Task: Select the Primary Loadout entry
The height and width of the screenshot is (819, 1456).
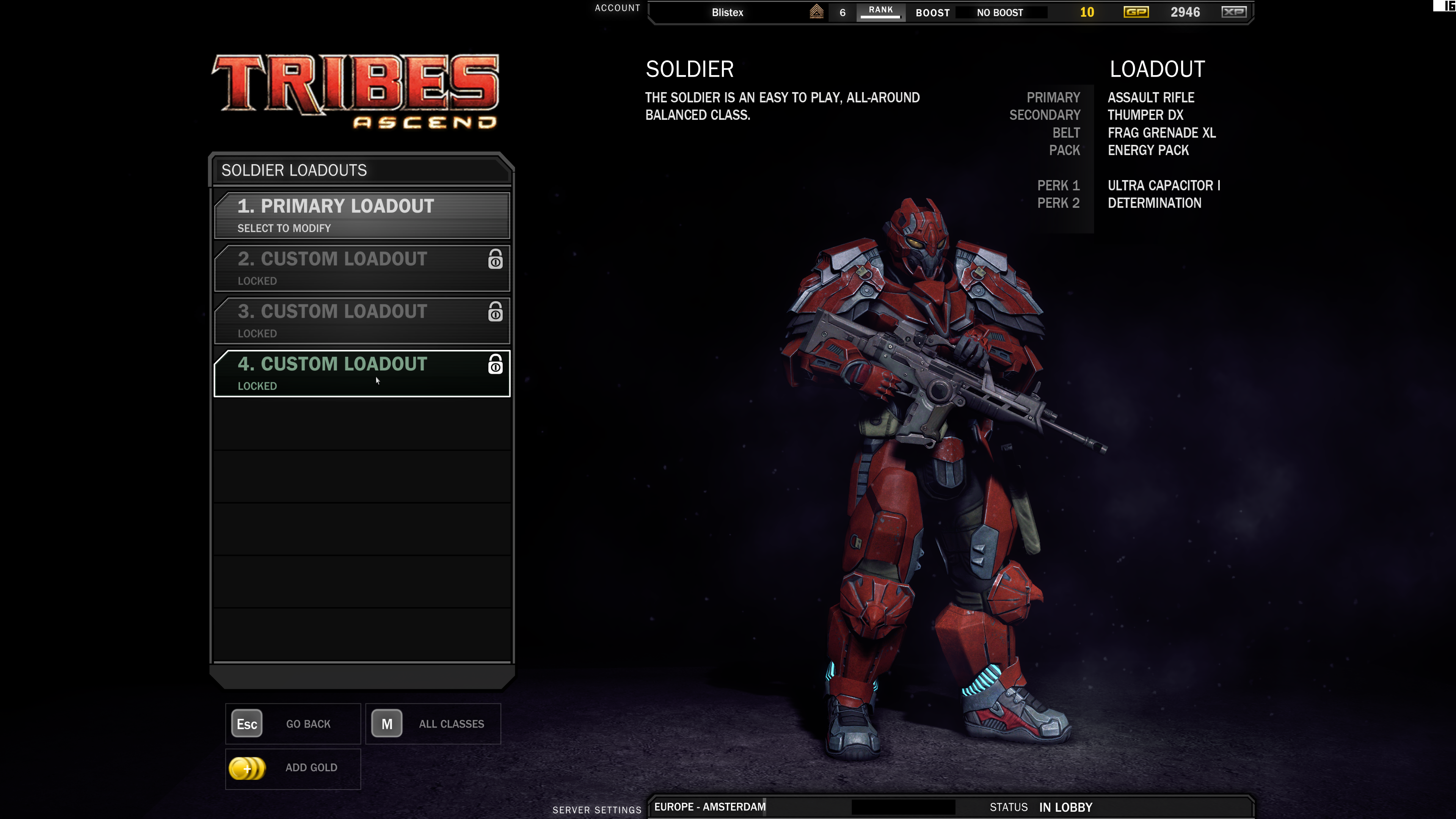Action: coord(362,215)
